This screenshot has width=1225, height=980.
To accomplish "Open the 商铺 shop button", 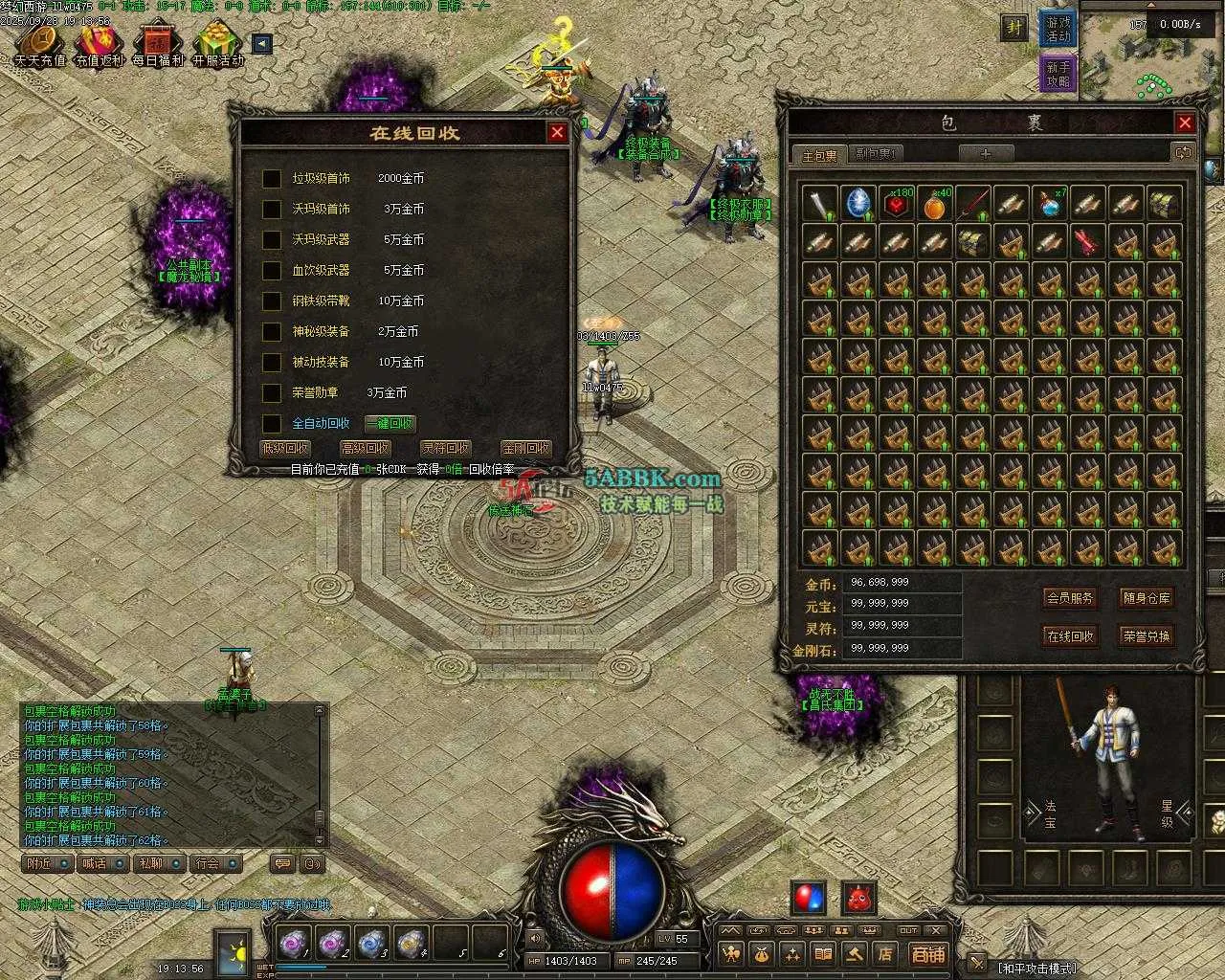I will pos(927,954).
